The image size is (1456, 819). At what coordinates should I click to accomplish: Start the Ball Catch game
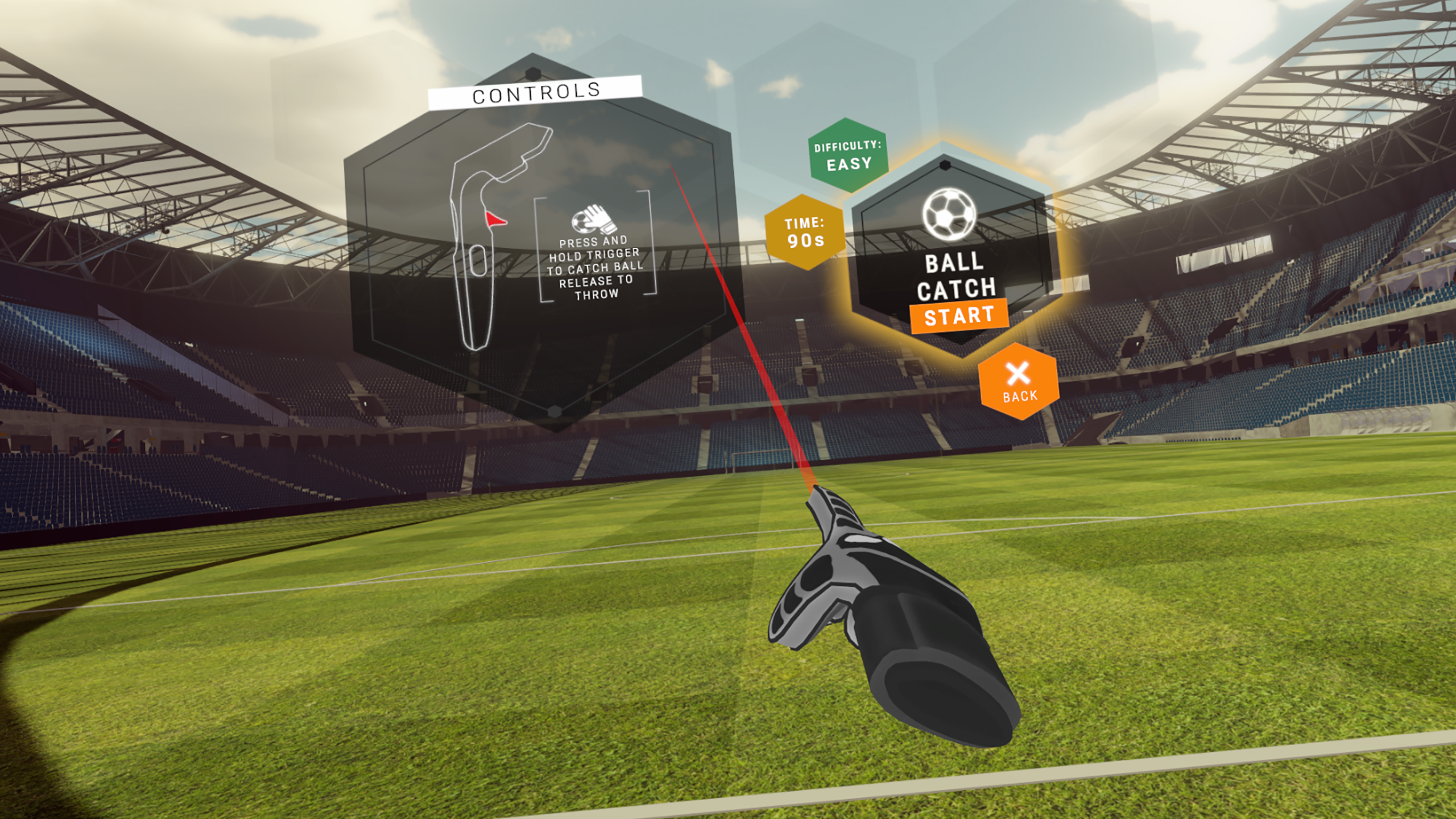coord(959,316)
